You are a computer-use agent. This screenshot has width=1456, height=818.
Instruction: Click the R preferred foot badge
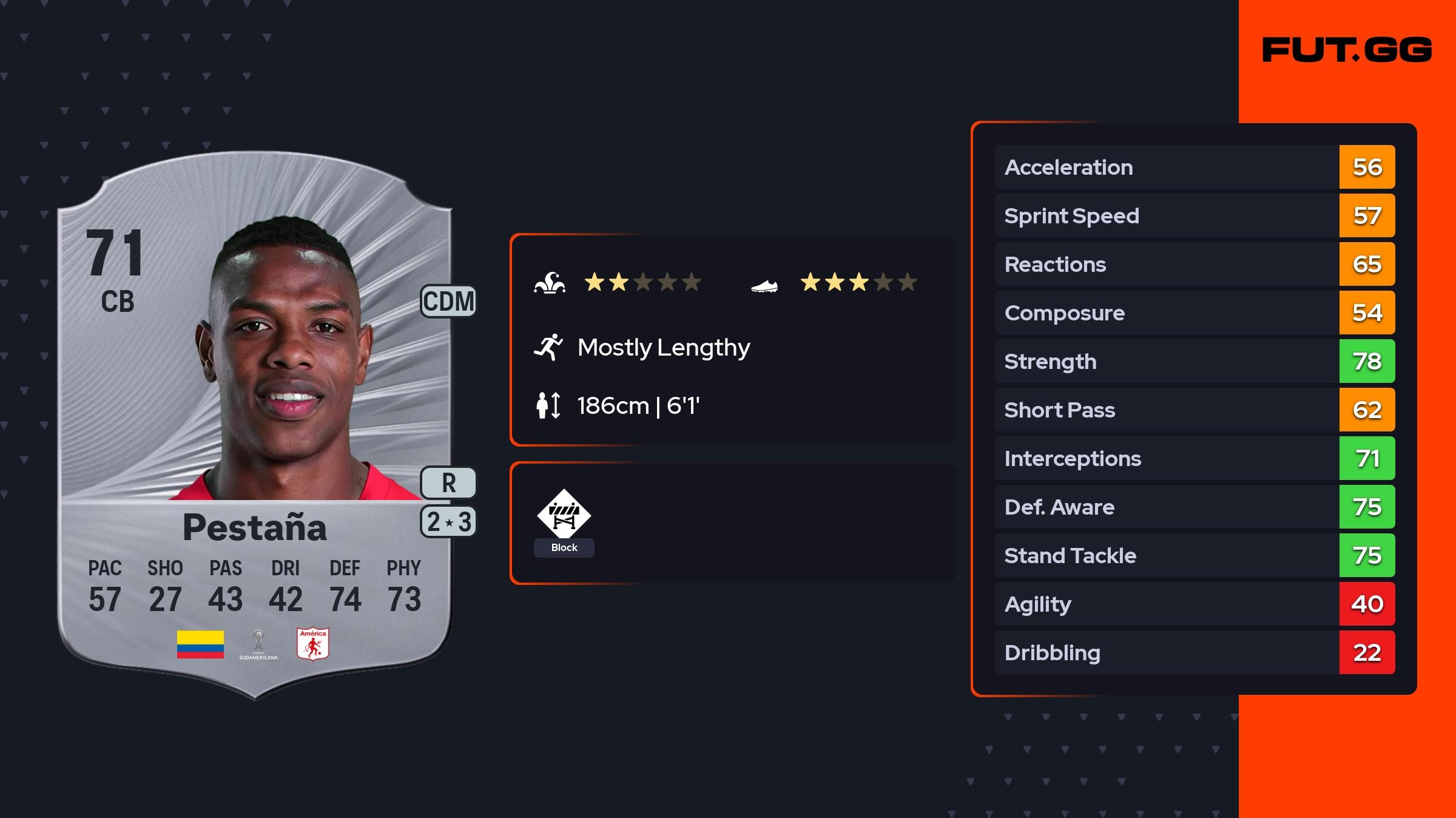(x=448, y=483)
